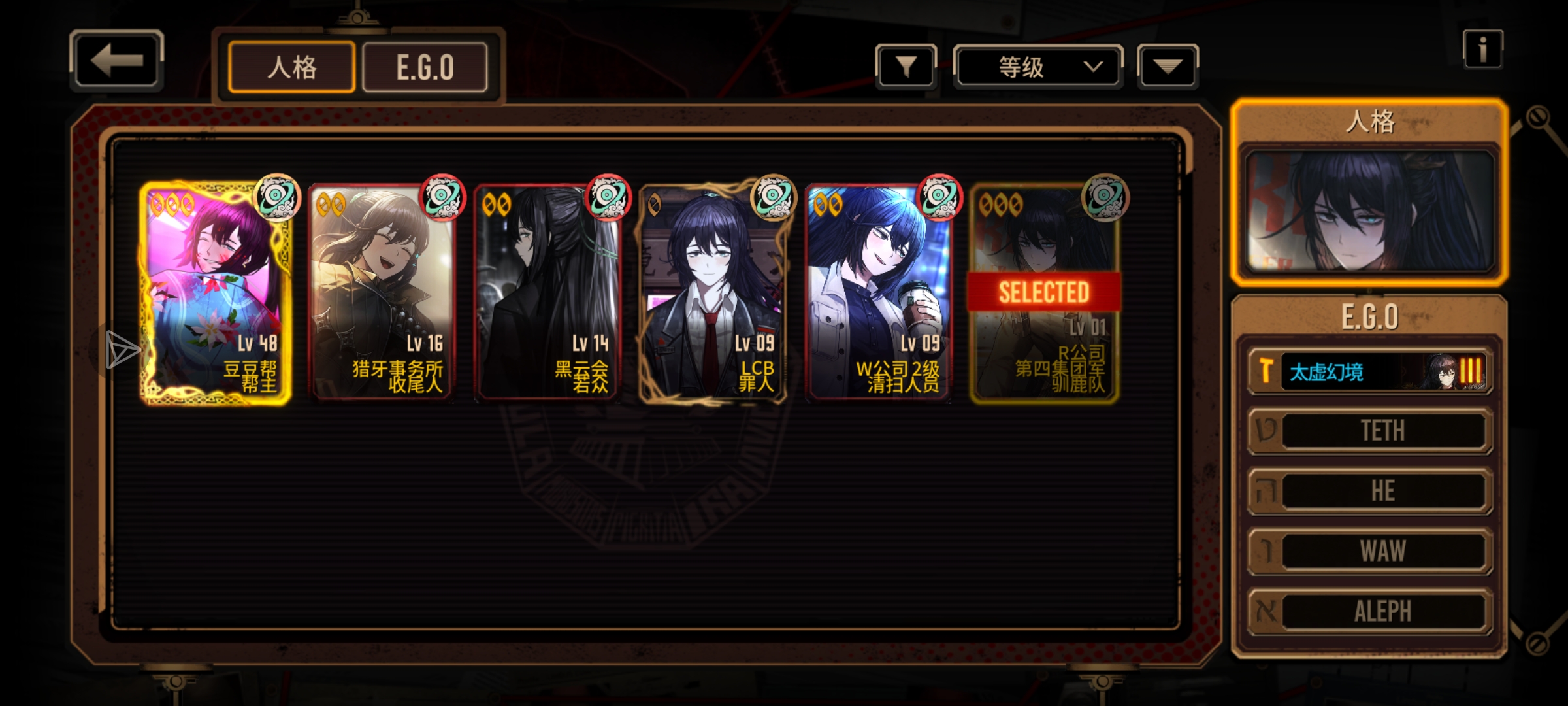Screen dimensions: 1568x706
Task: Open the selected 人格 portrait panel
Action: point(1369,210)
